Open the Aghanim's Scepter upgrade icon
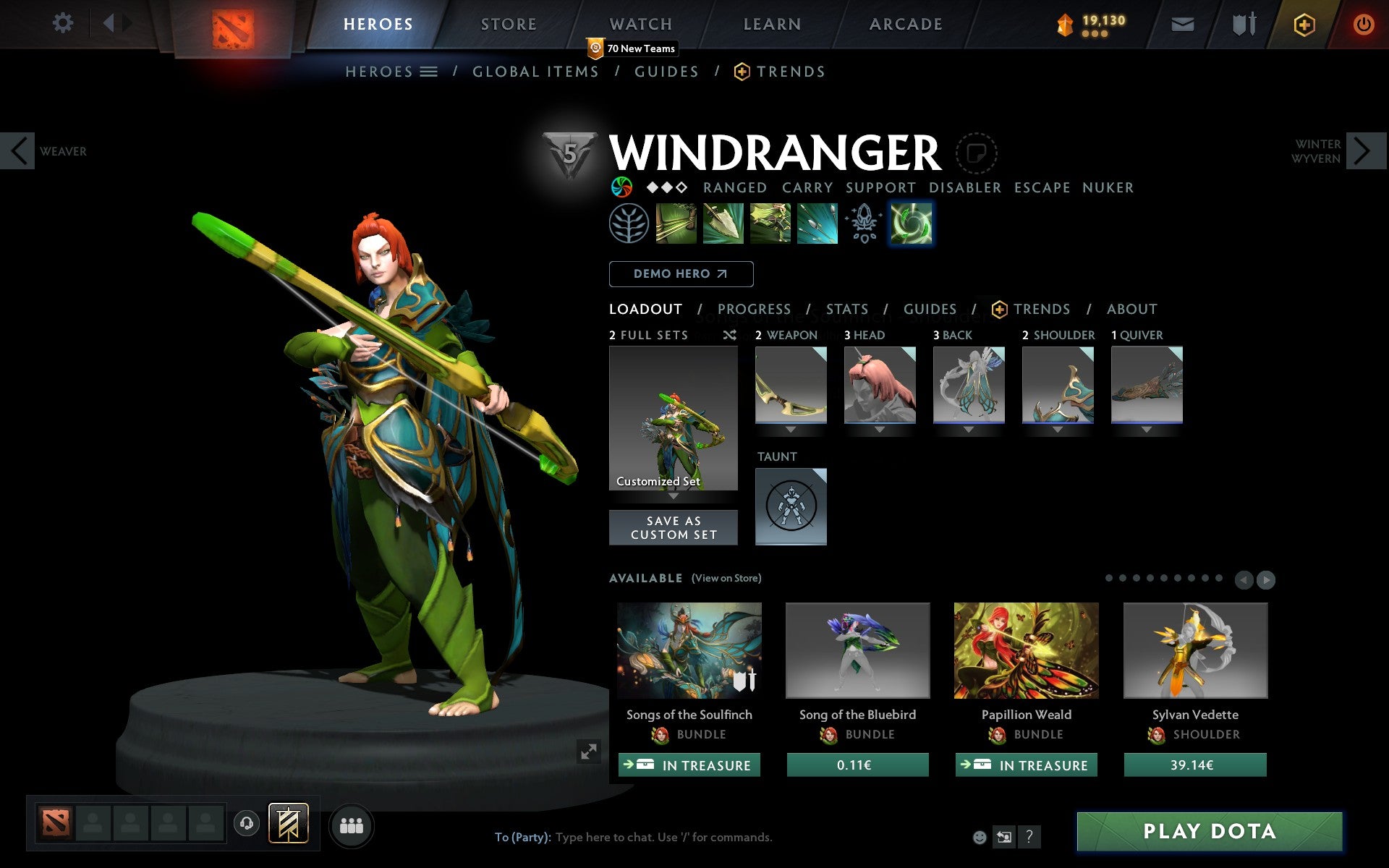 [x=863, y=224]
